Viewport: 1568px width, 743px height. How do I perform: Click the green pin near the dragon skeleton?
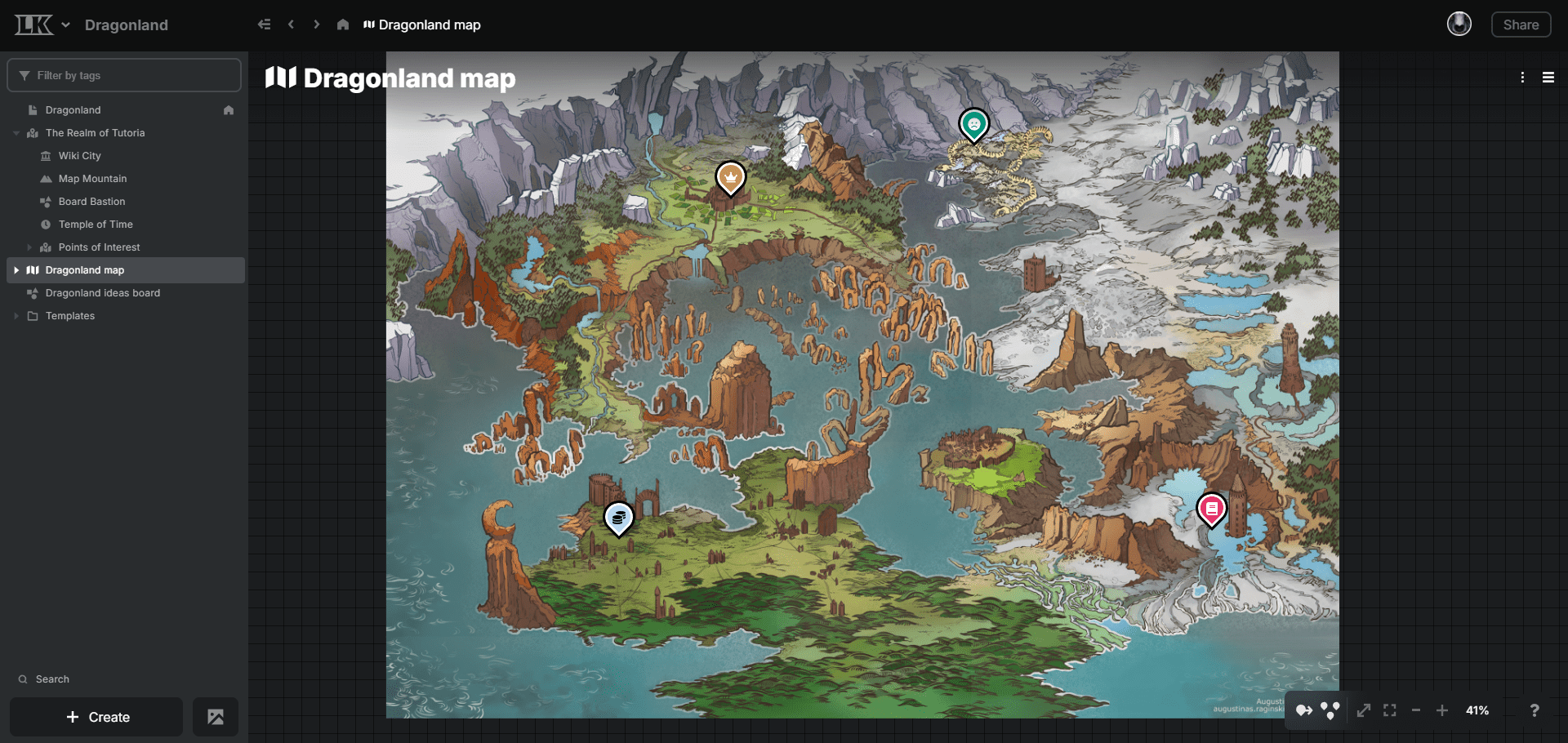(x=973, y=125)
